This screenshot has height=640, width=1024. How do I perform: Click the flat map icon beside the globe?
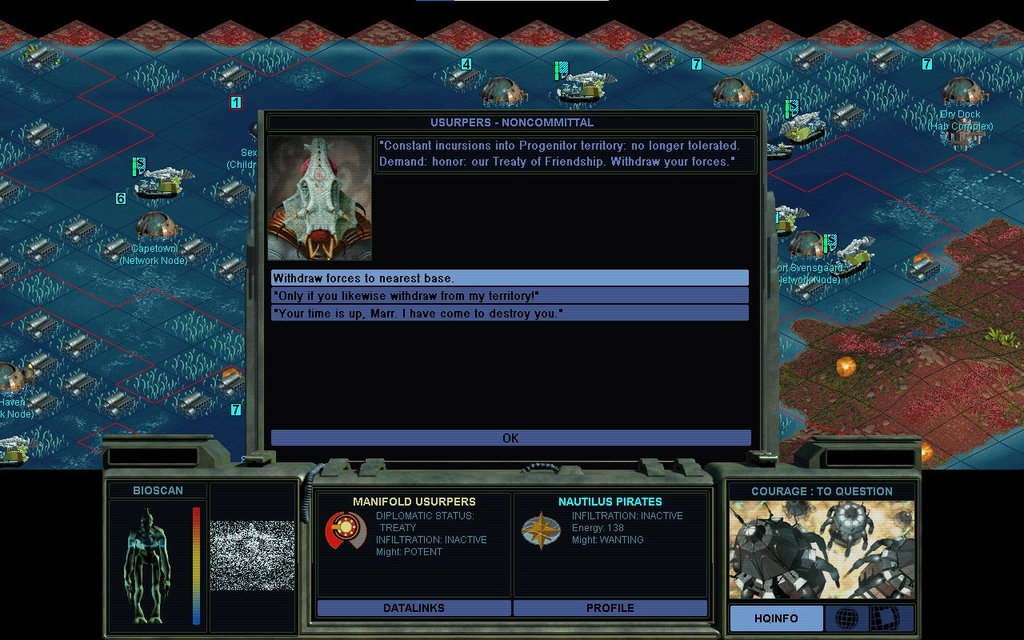pyautogui.click(x=886, y=618)
